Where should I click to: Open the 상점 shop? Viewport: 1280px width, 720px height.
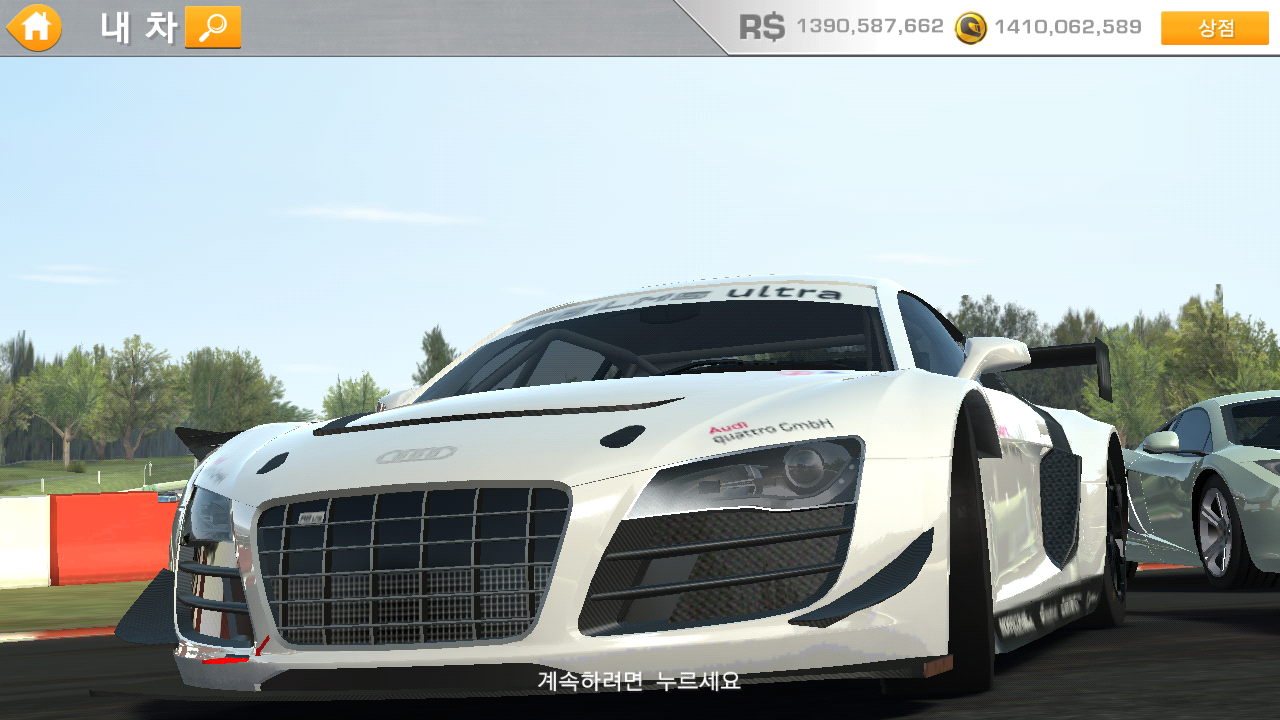[x=1214, y=28]
